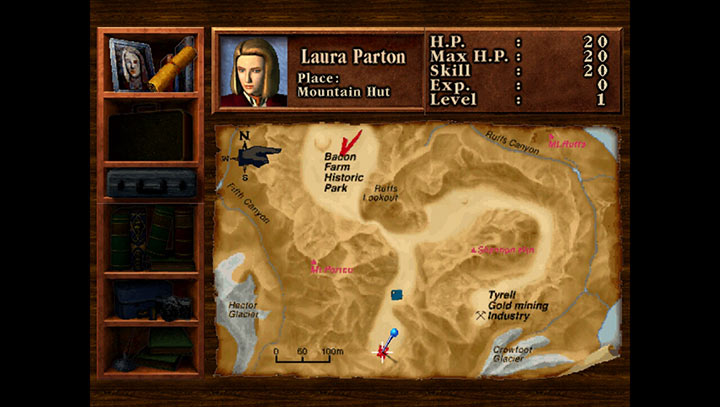The height and width of the screenshot is (407, 720).
Task: Click Laura Parton's character portrait
Action: [253, 70]
